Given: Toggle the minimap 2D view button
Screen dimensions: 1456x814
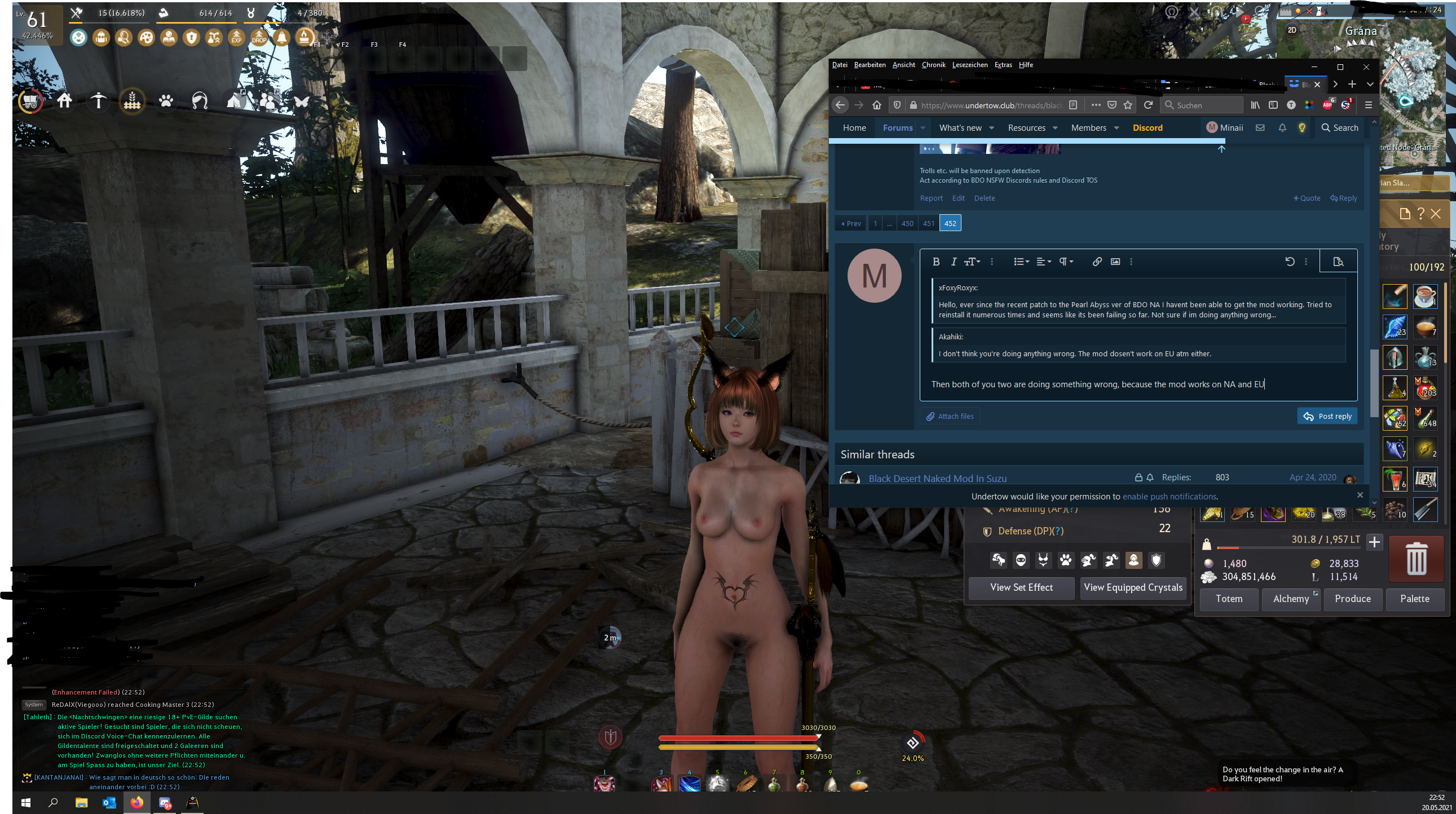Looking at the screenshot, I should click(x=1292, y=30).
